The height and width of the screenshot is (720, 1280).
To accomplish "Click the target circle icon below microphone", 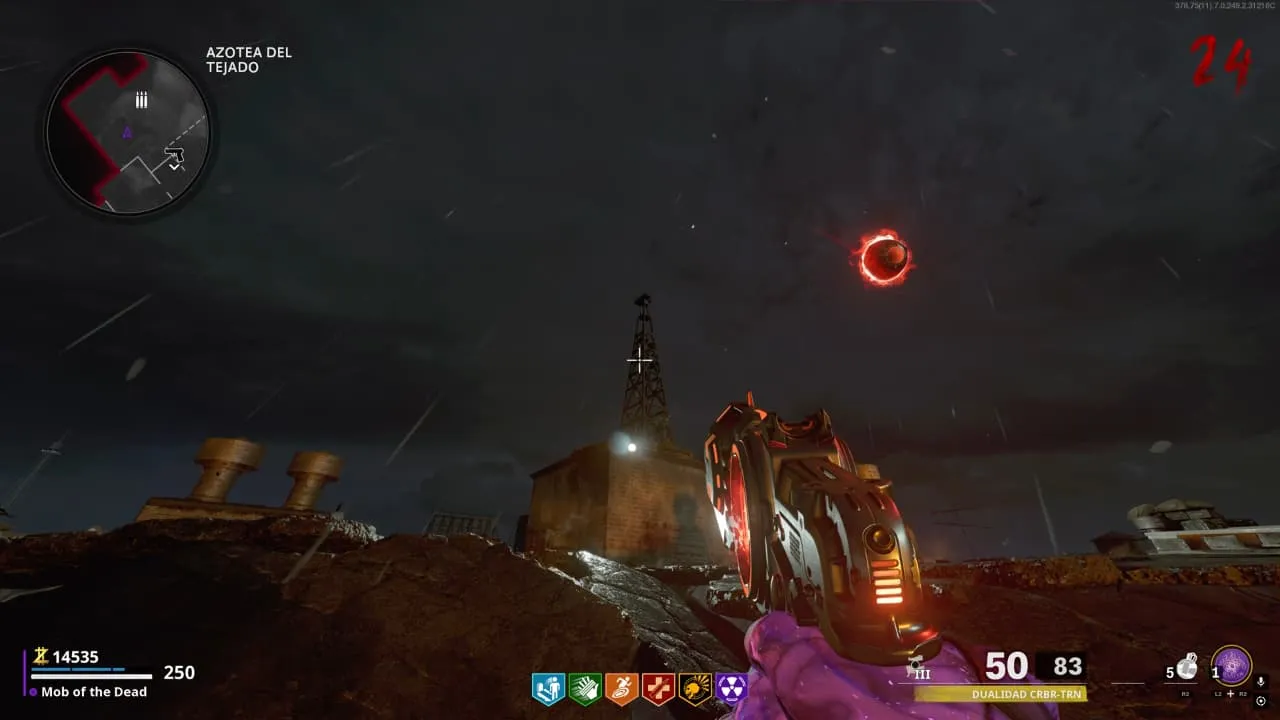I will pyautogui.click(x=1260, y=700).
